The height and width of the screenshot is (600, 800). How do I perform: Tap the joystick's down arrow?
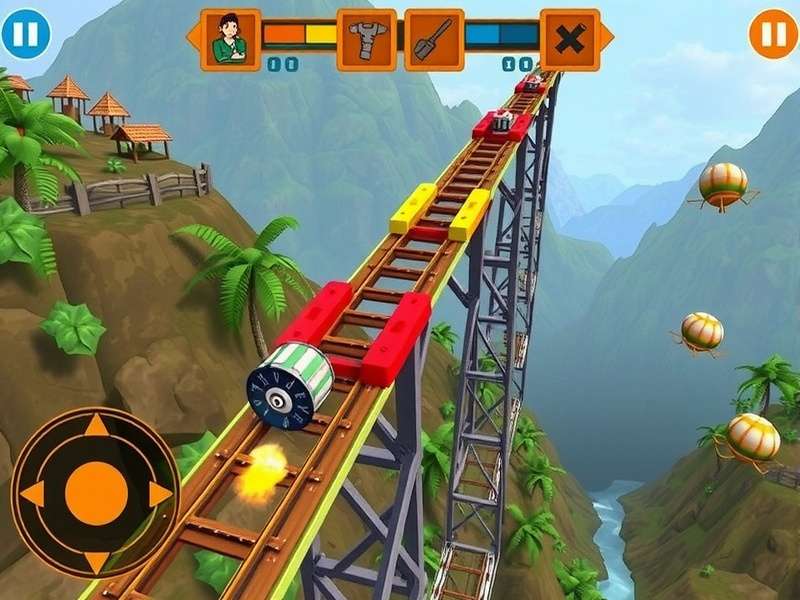coord(96,559)
